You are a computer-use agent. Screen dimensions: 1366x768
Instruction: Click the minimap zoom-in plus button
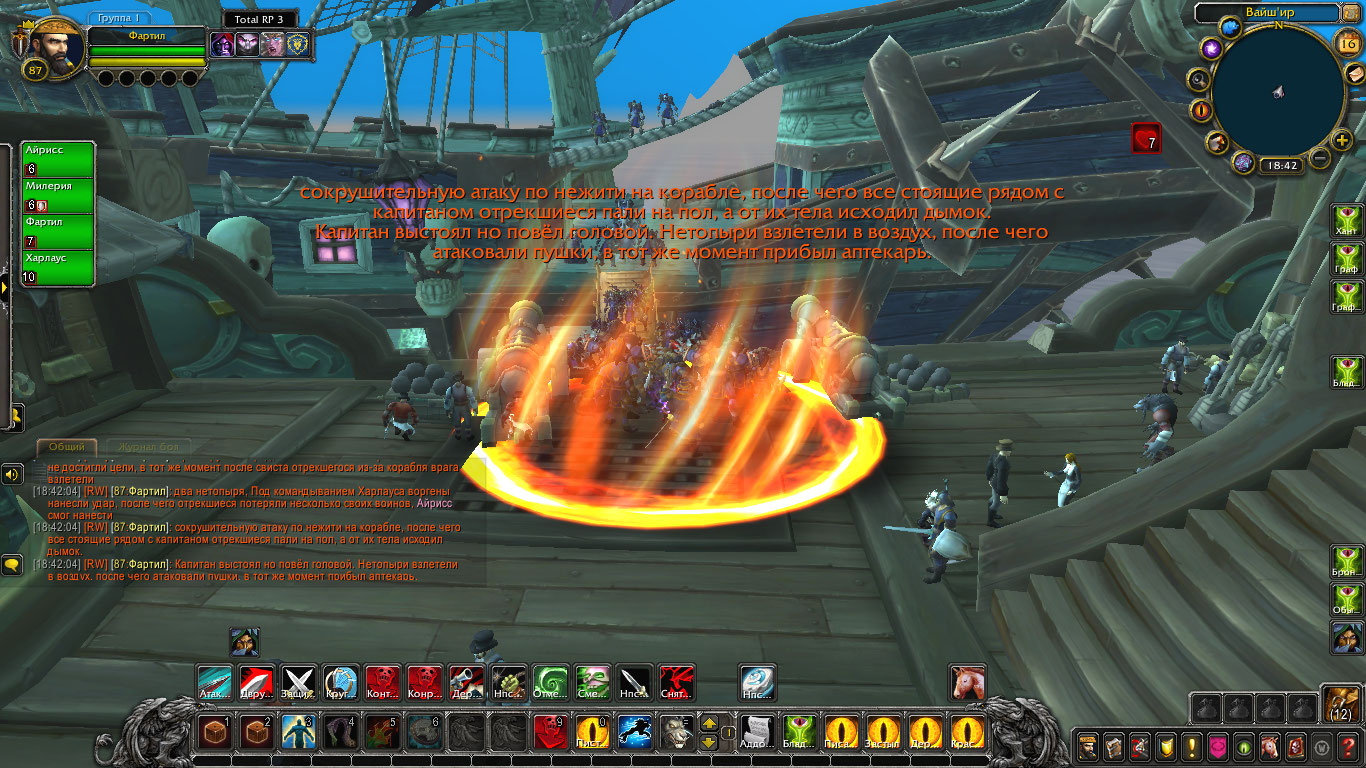coord(1342,141)
